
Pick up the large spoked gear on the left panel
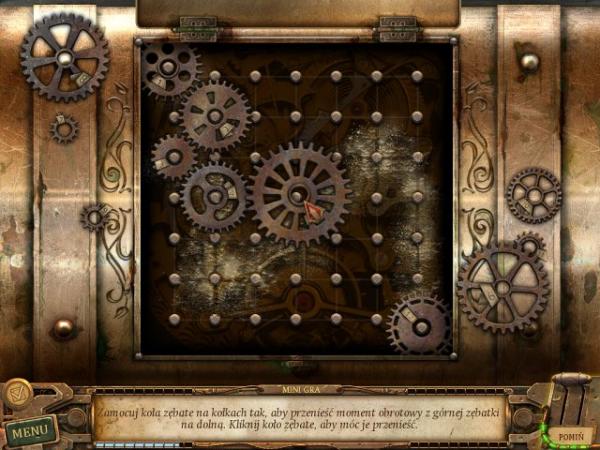coord(65,58)
